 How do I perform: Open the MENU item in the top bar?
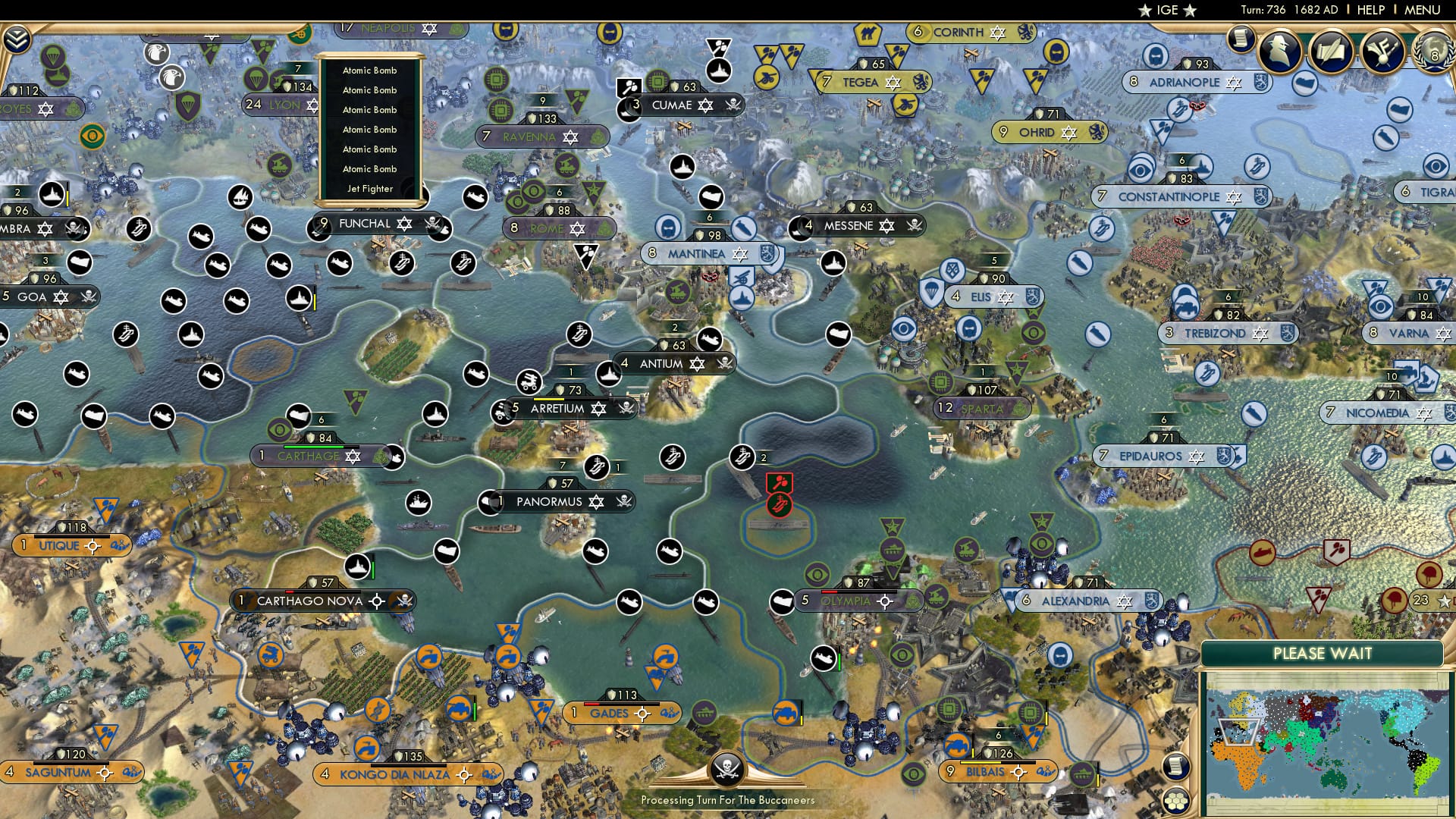pyautogui.click(x=1421, y=9)
